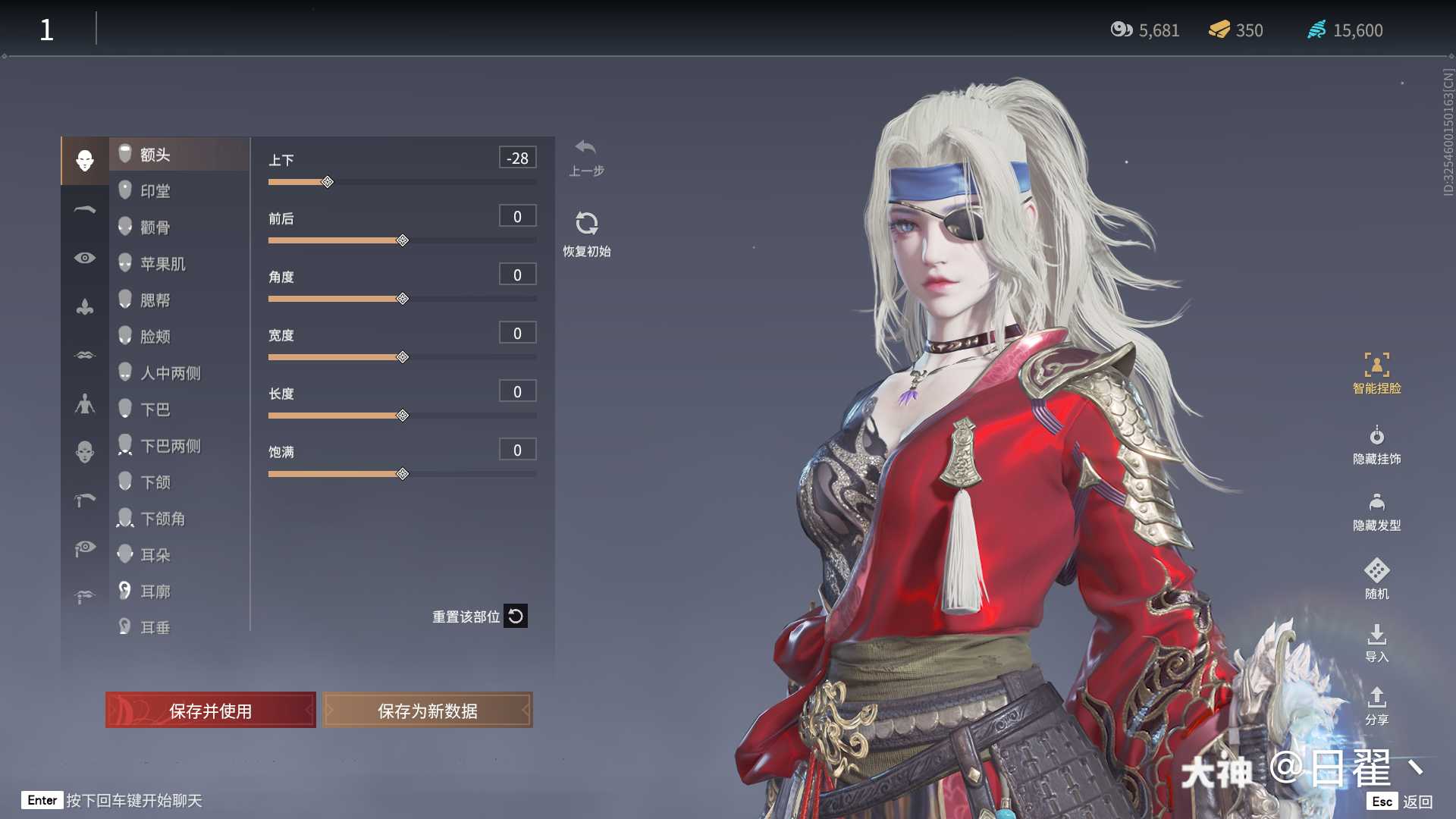Select the 耳朵 ear entry
This screenshot has height=819, width=1456.
(x=155, y=555)
